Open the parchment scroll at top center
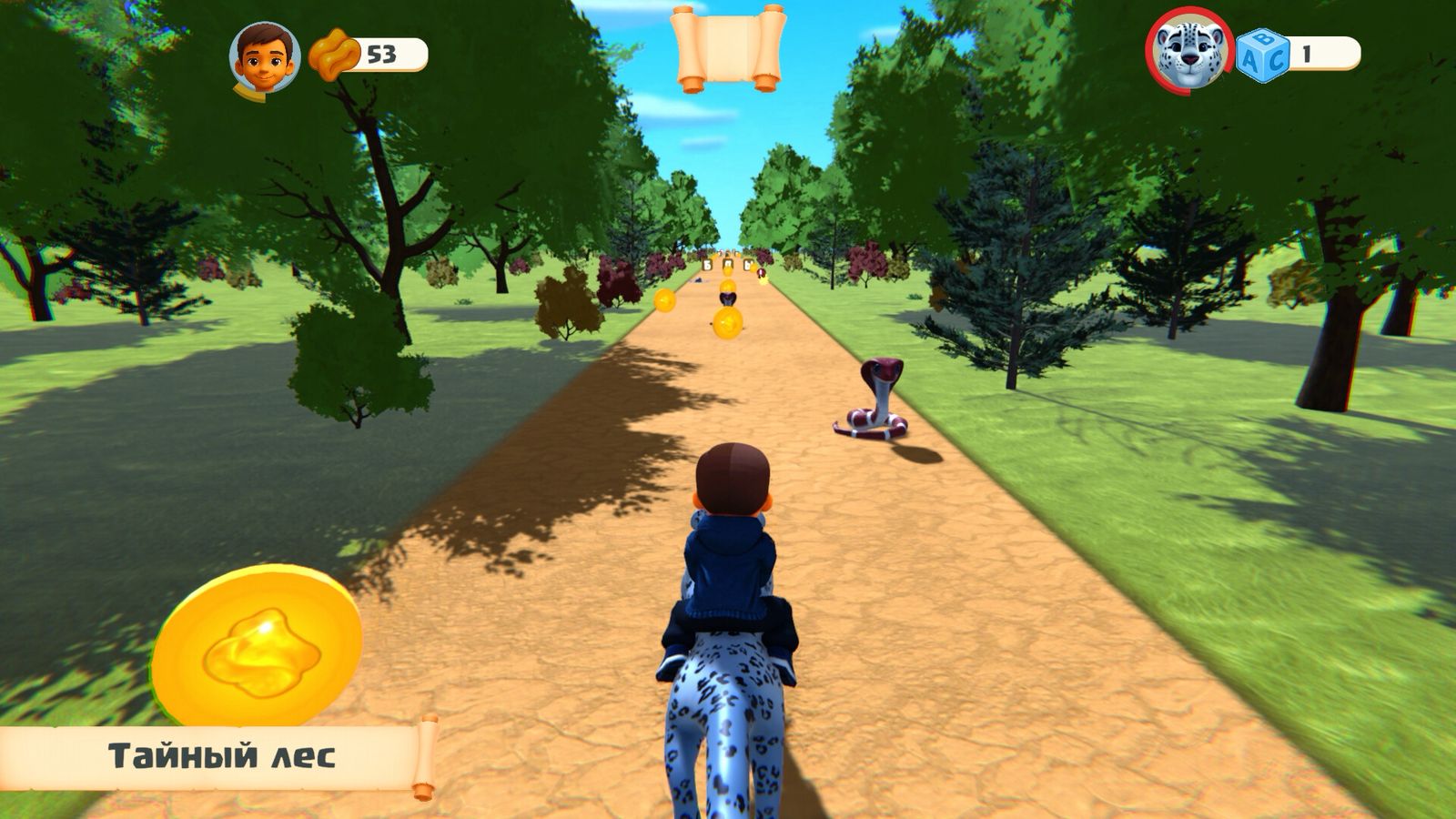This screenshot has height=819, width=1456. [x=728, y=48]
